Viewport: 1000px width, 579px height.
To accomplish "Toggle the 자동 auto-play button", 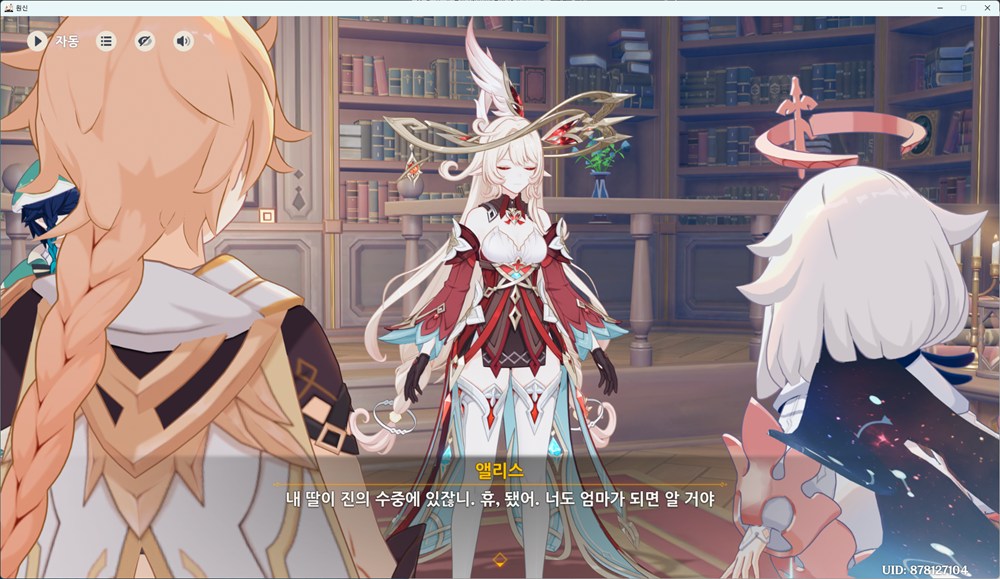I will pyautogui.click(x=38, y=41).
